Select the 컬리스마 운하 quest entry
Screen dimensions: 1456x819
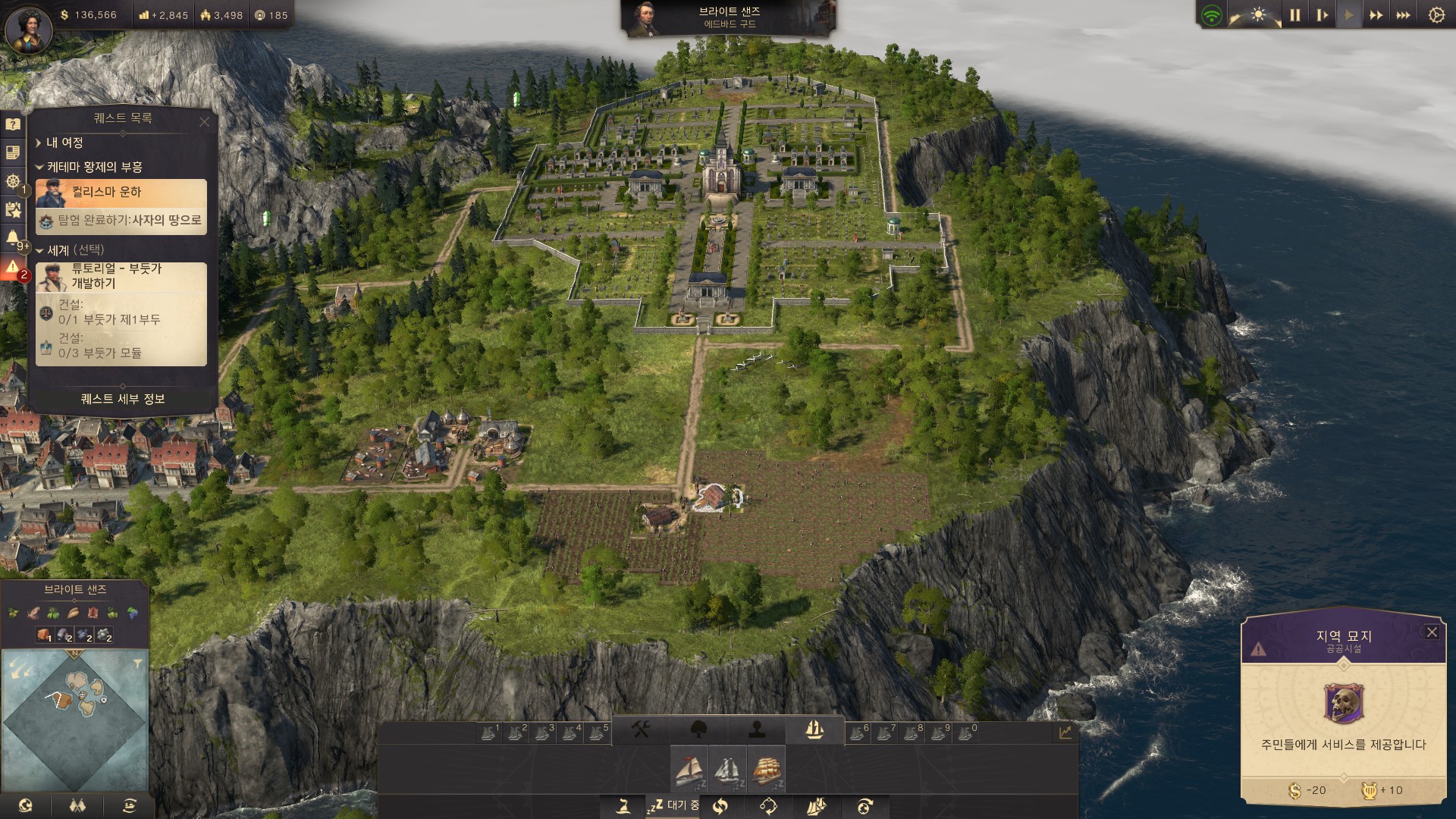pos(121,193)
